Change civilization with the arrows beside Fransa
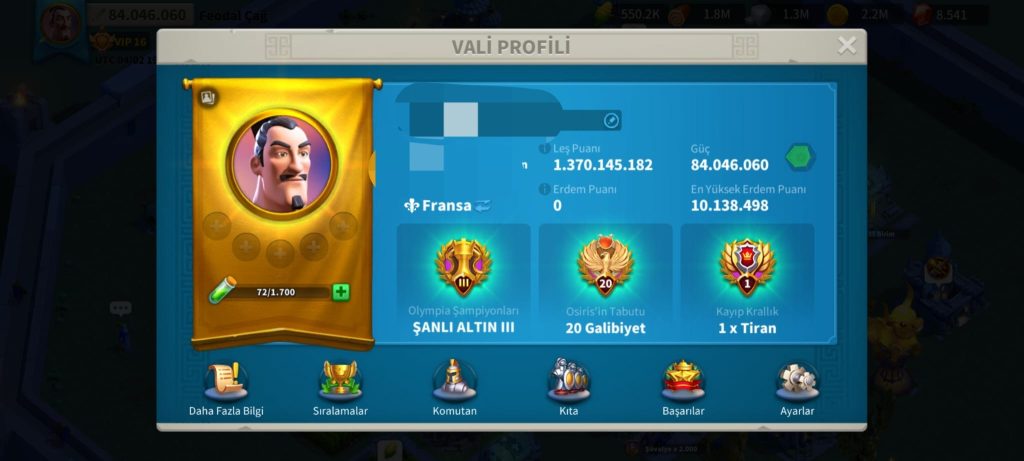 point(484,205)
